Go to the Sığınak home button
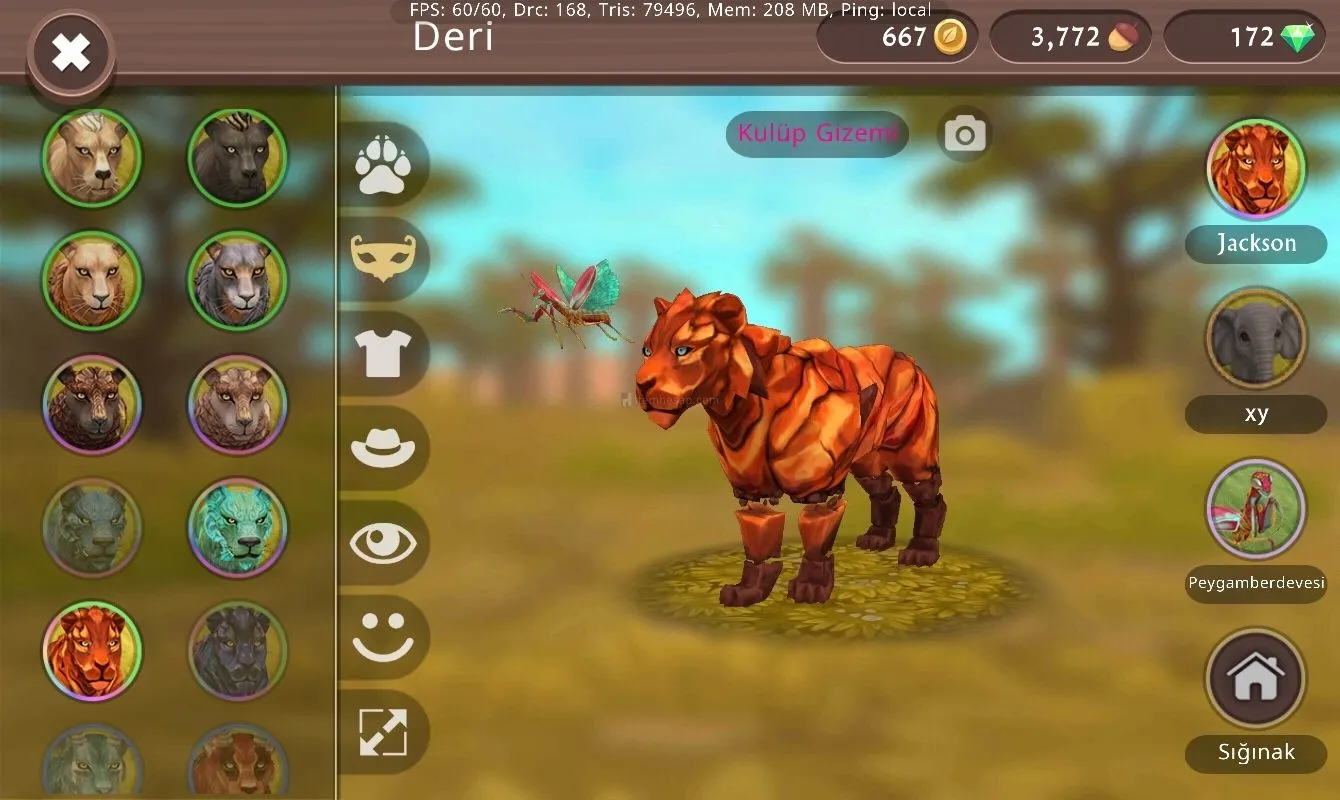1340x800 pixels. (x=1255, y=679)
